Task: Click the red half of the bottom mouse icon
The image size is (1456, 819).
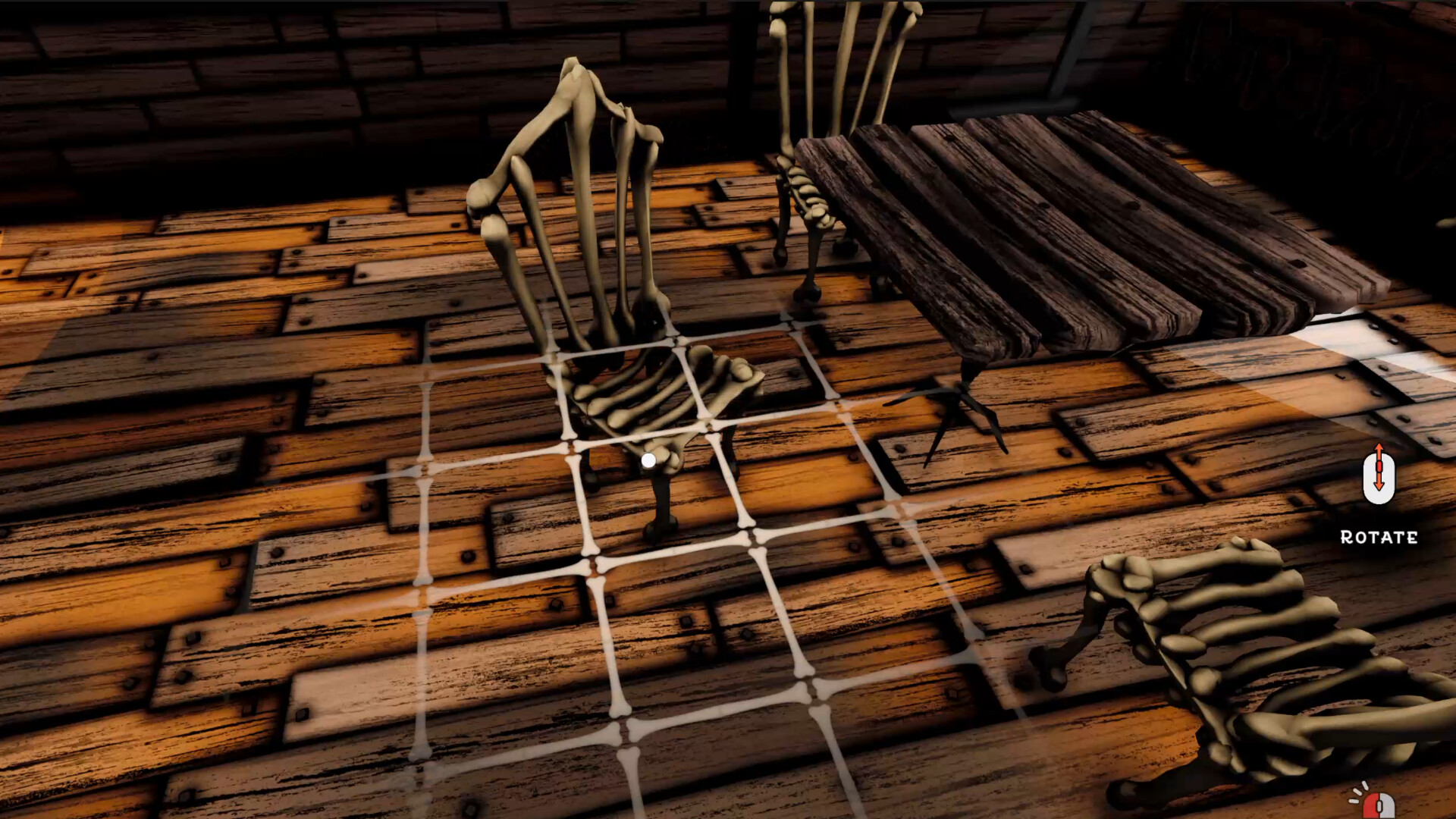Action: click(1371, 808)
